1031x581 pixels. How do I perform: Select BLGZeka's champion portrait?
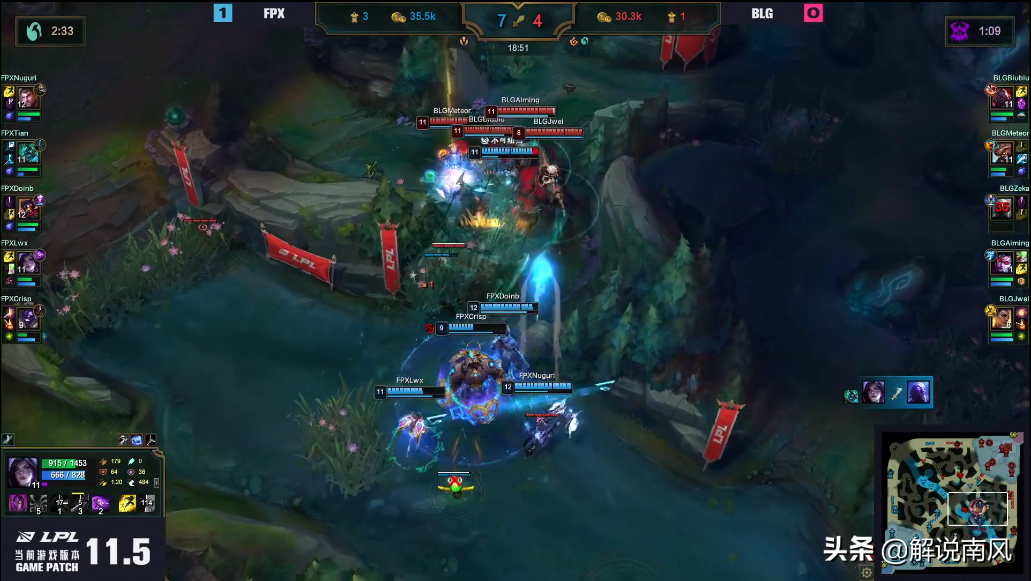click(x=1004, y=207)
